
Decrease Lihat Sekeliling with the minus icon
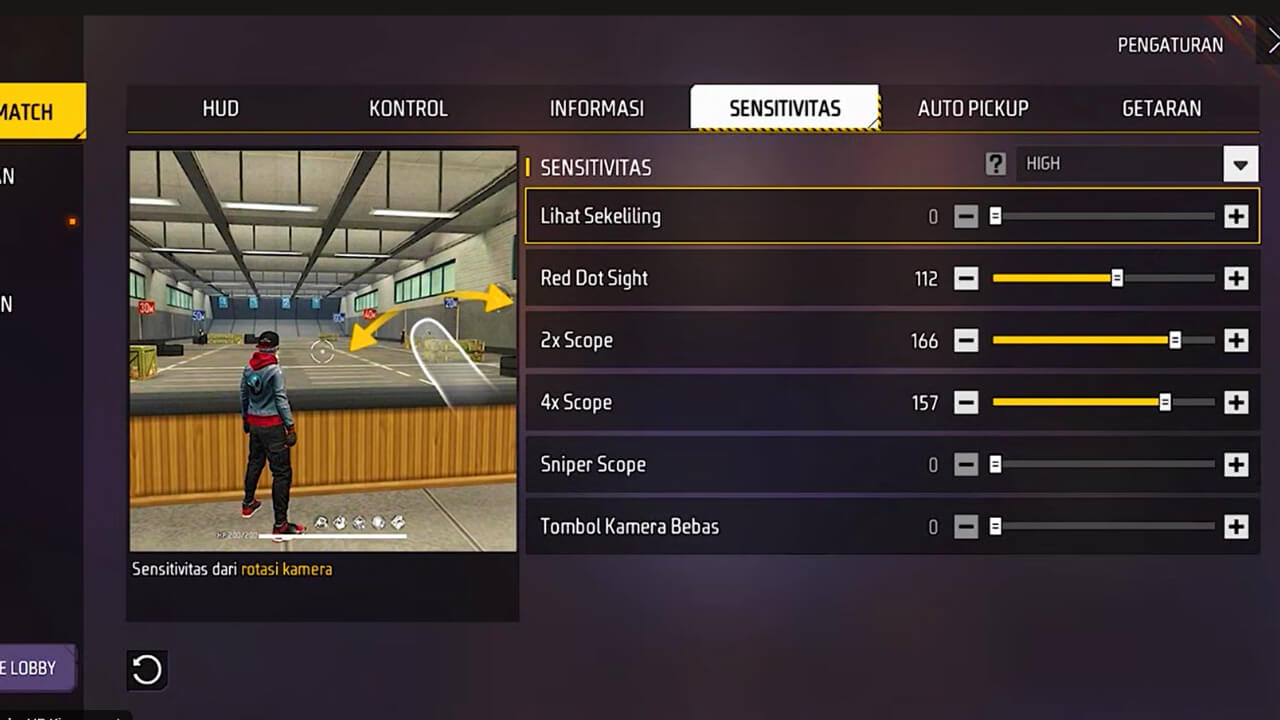point(966,216)
